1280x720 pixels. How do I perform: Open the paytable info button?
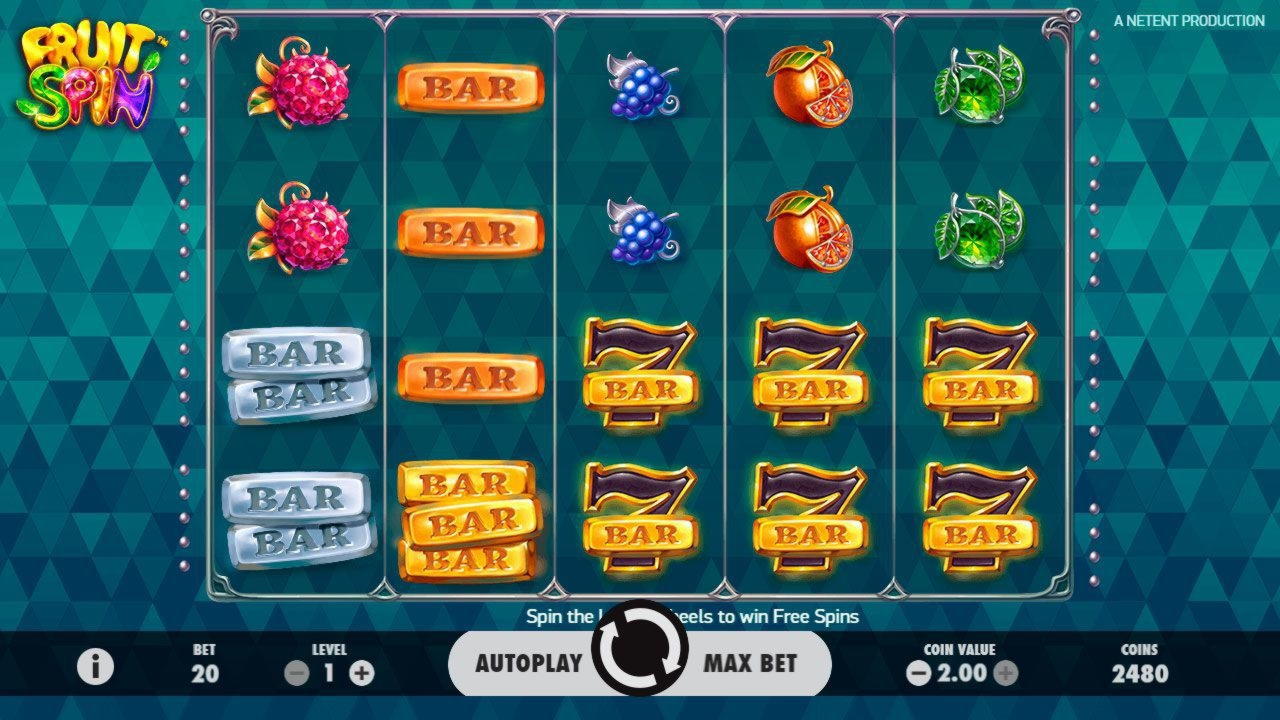(x=96, y=666)
